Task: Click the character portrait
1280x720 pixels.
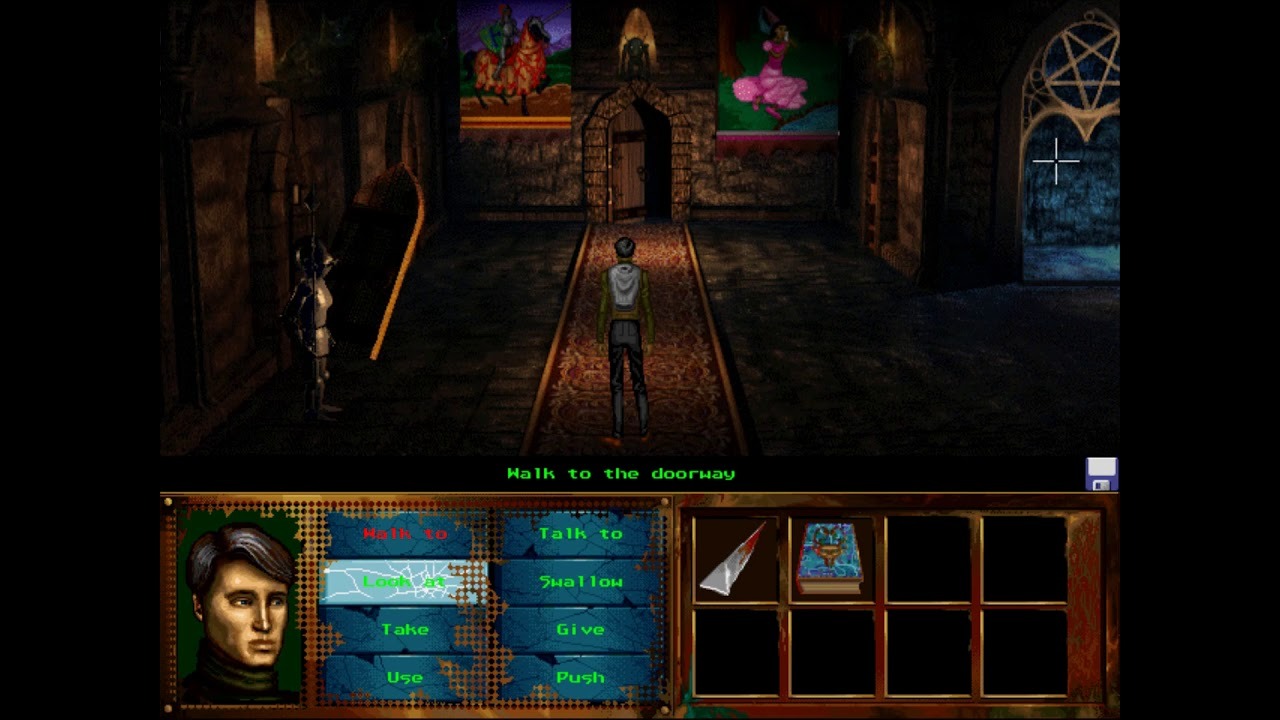Action: 240,603
